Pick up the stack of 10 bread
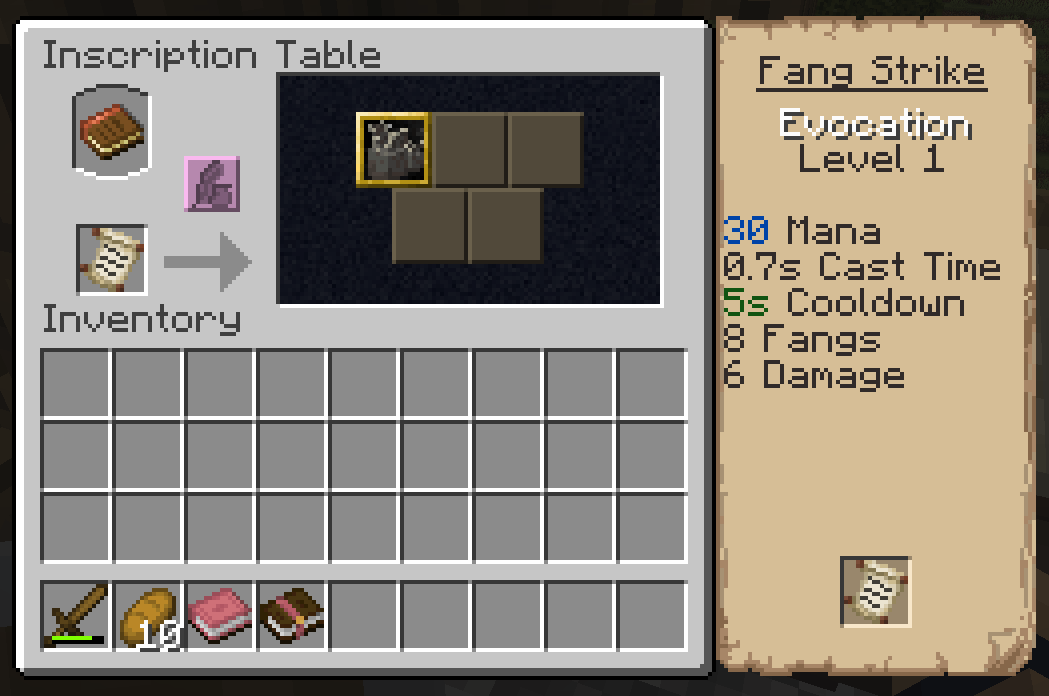Screen dimensions: 1049x696 [x=148, y=615]
